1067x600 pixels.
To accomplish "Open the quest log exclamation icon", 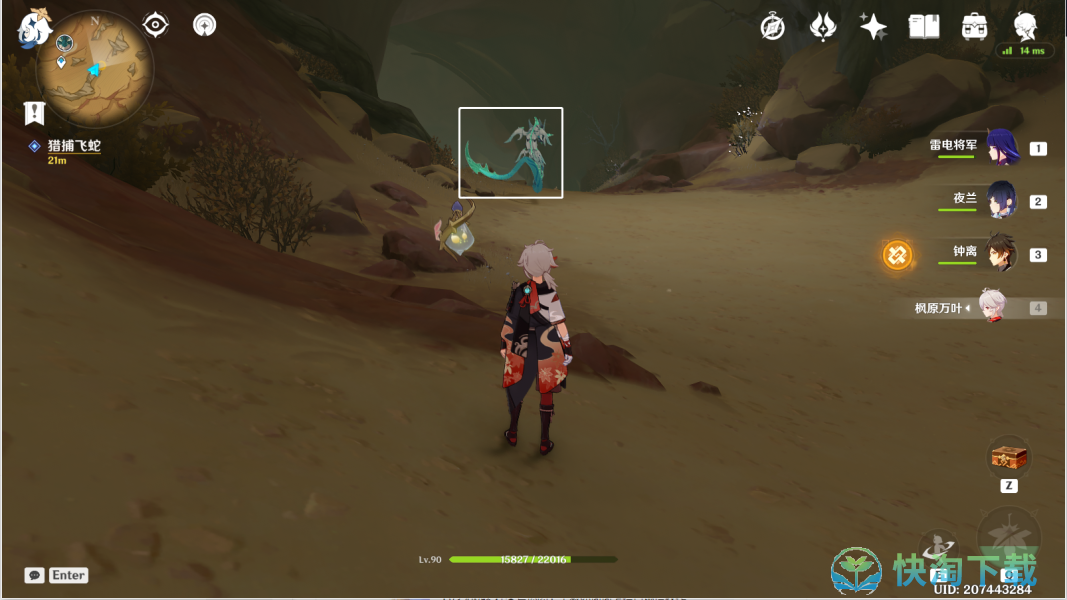I will pyautogui.click(x=35, y=113).
